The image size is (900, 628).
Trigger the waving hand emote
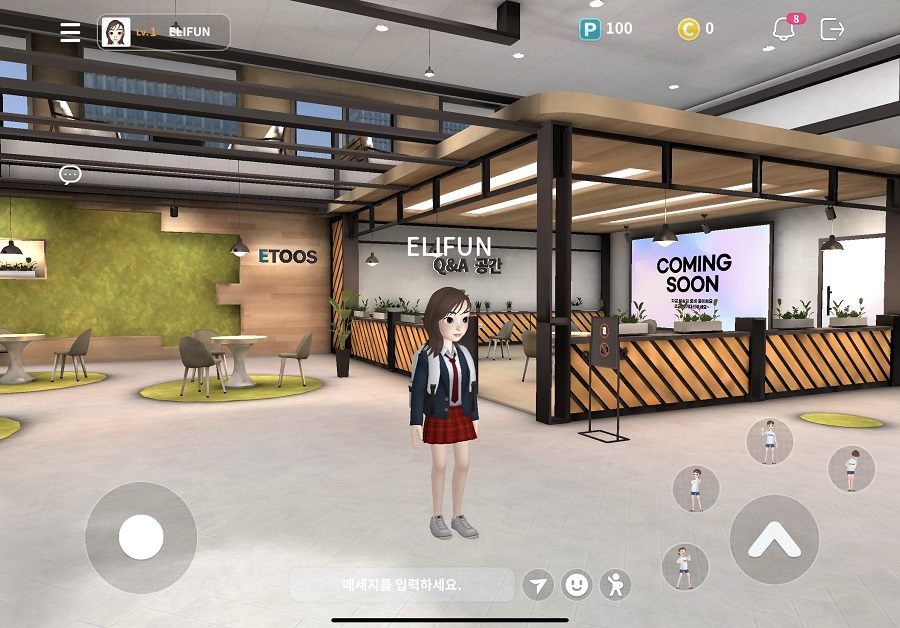pyautogui.click(x=770, y=441)
